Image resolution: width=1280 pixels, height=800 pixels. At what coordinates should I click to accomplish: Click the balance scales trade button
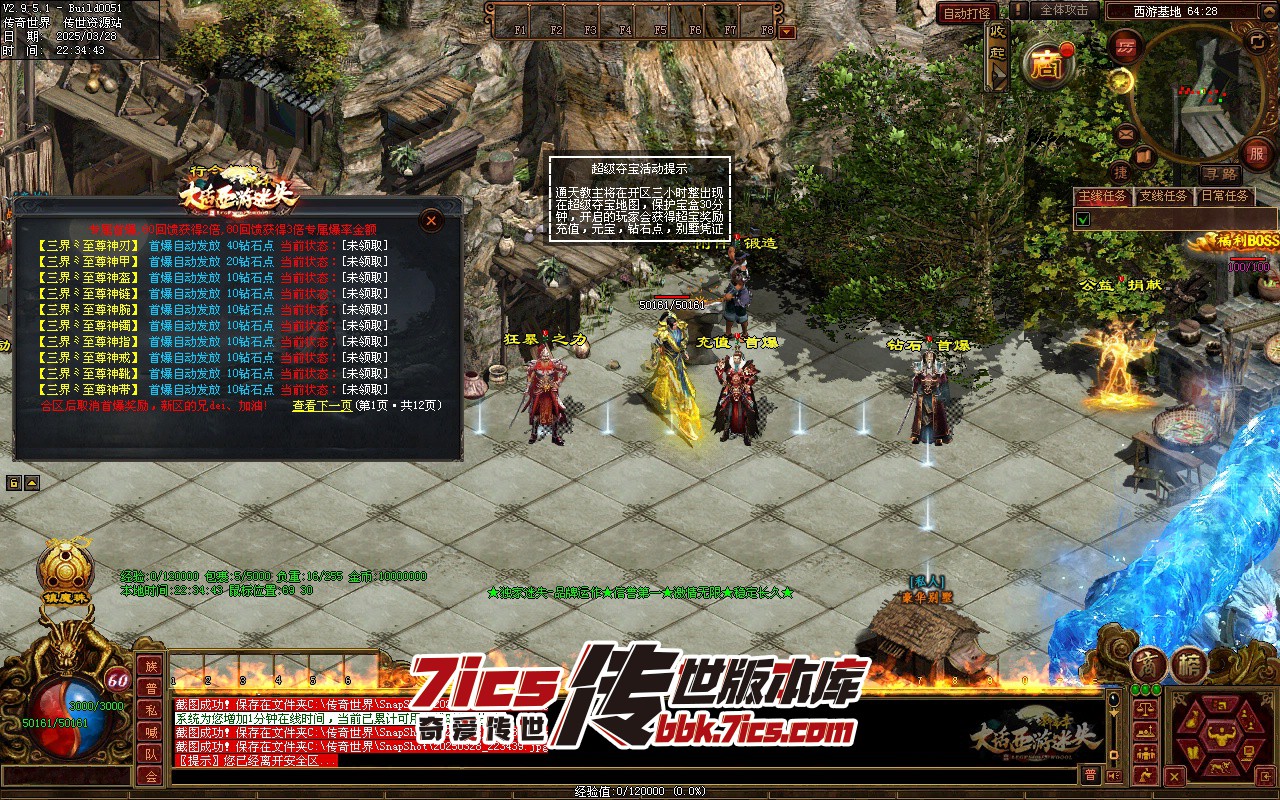click(1145, 707)
